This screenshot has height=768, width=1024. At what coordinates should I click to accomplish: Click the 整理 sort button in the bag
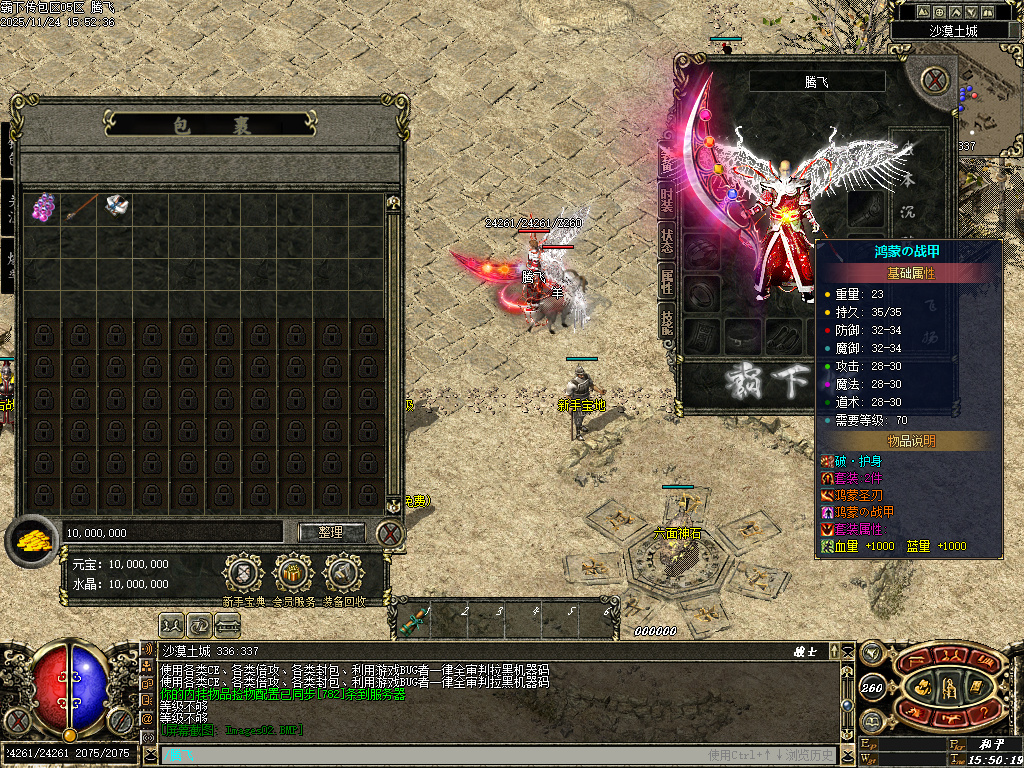click(x=330, y=532)
